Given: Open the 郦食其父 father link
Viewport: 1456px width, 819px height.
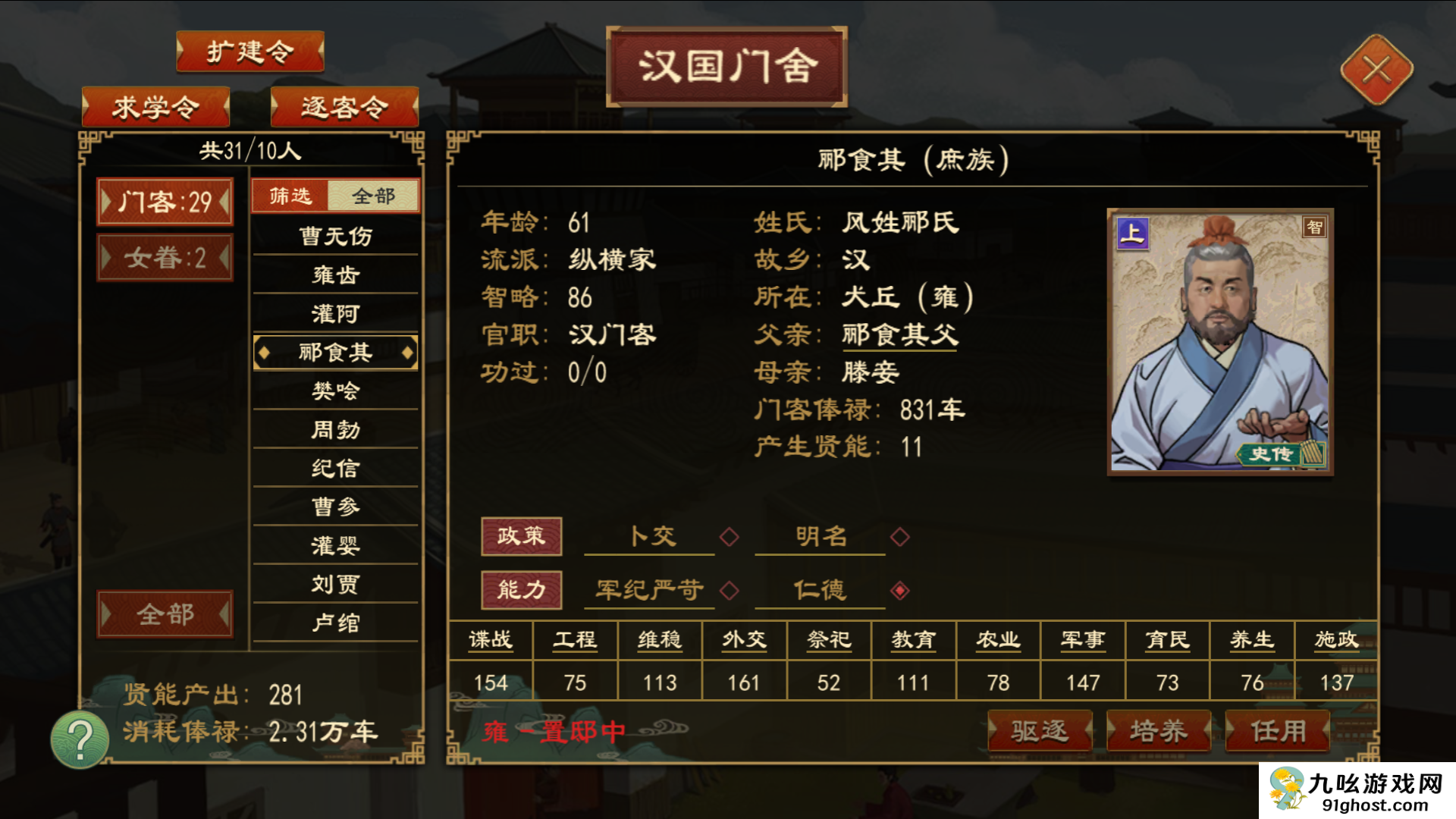Looking at the screenshot, I should click(x=899, y=334).
